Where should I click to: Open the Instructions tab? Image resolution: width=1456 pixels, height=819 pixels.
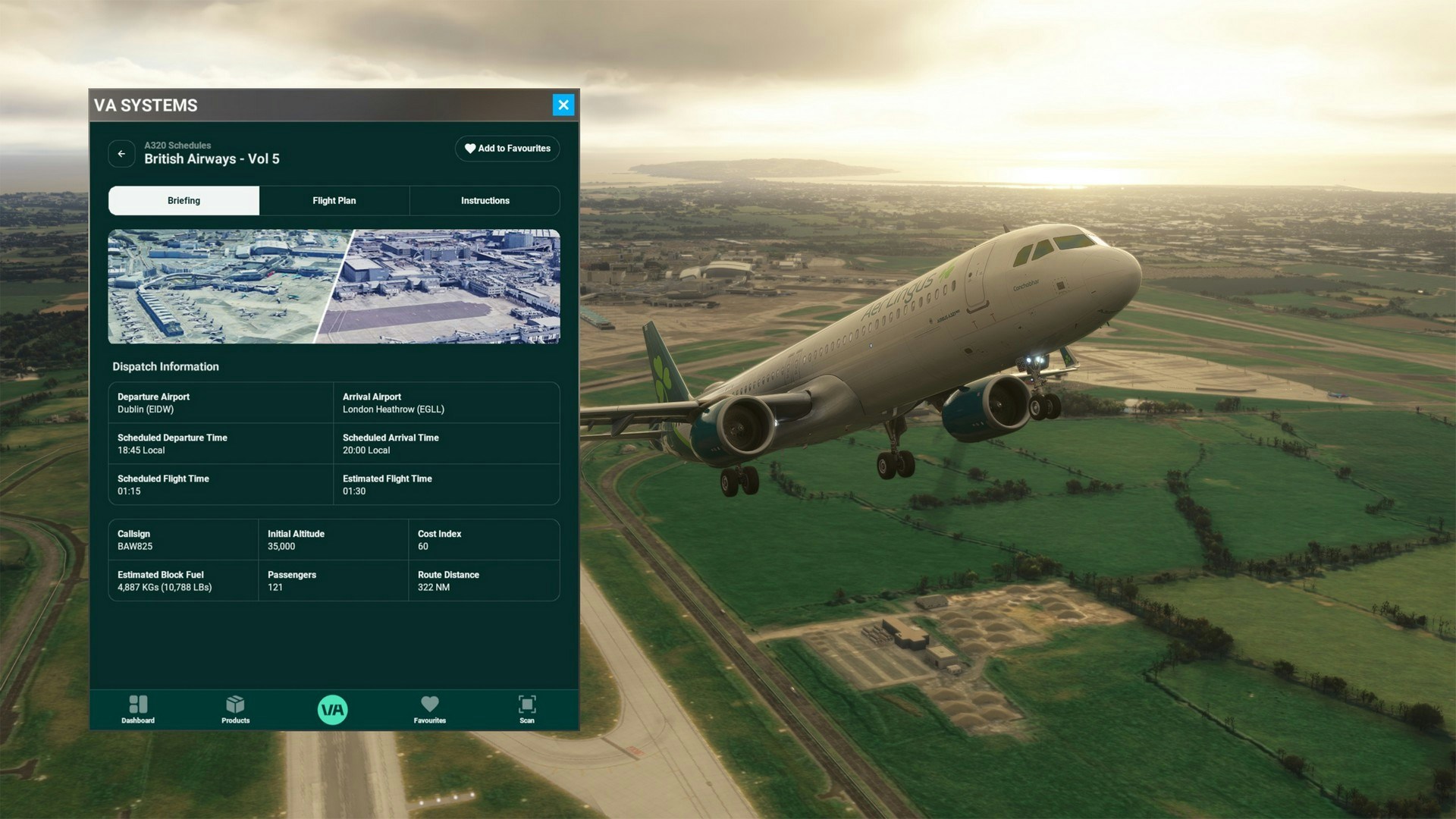point(485,201)
